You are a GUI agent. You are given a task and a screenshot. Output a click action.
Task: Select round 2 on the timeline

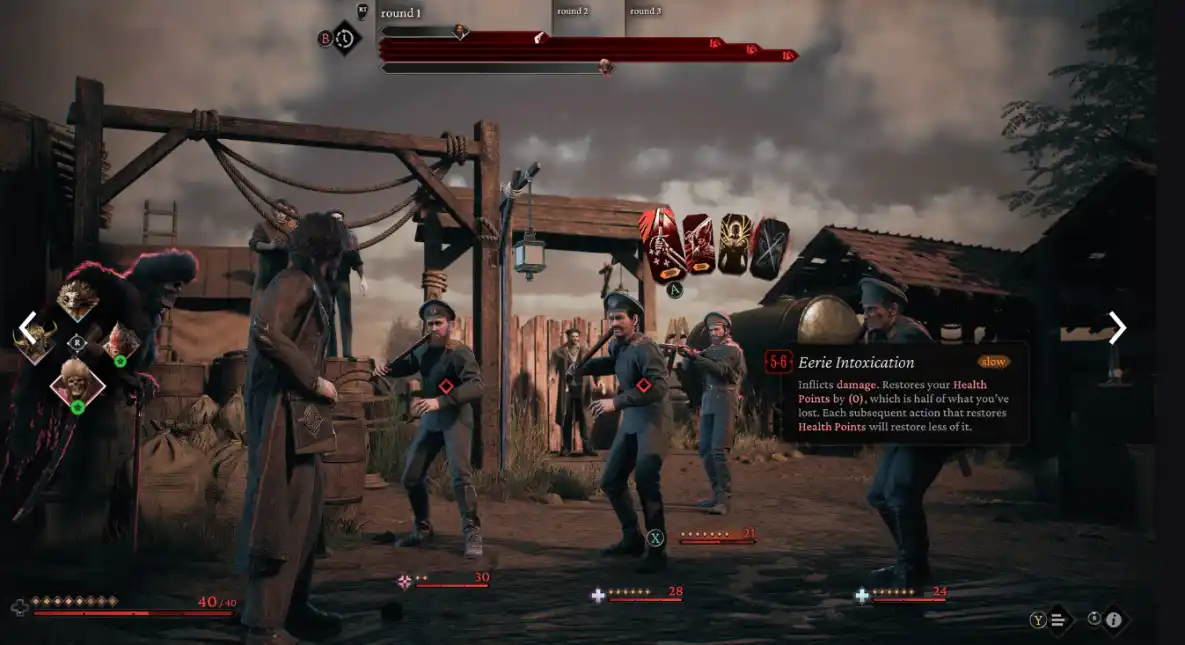click(x=573, y=12)
